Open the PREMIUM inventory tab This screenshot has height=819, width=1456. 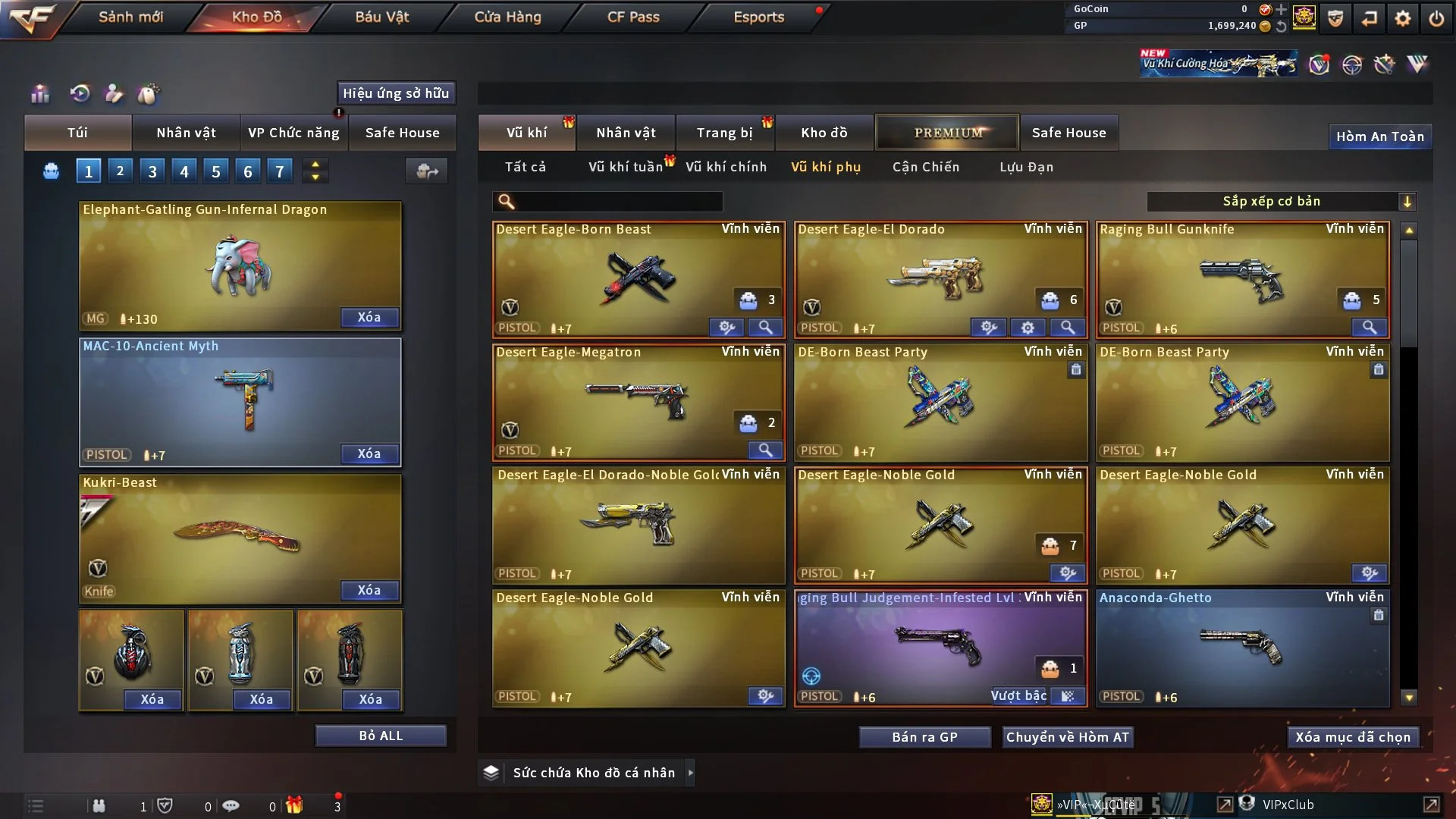pyautogui.click(x=947, y=133)
